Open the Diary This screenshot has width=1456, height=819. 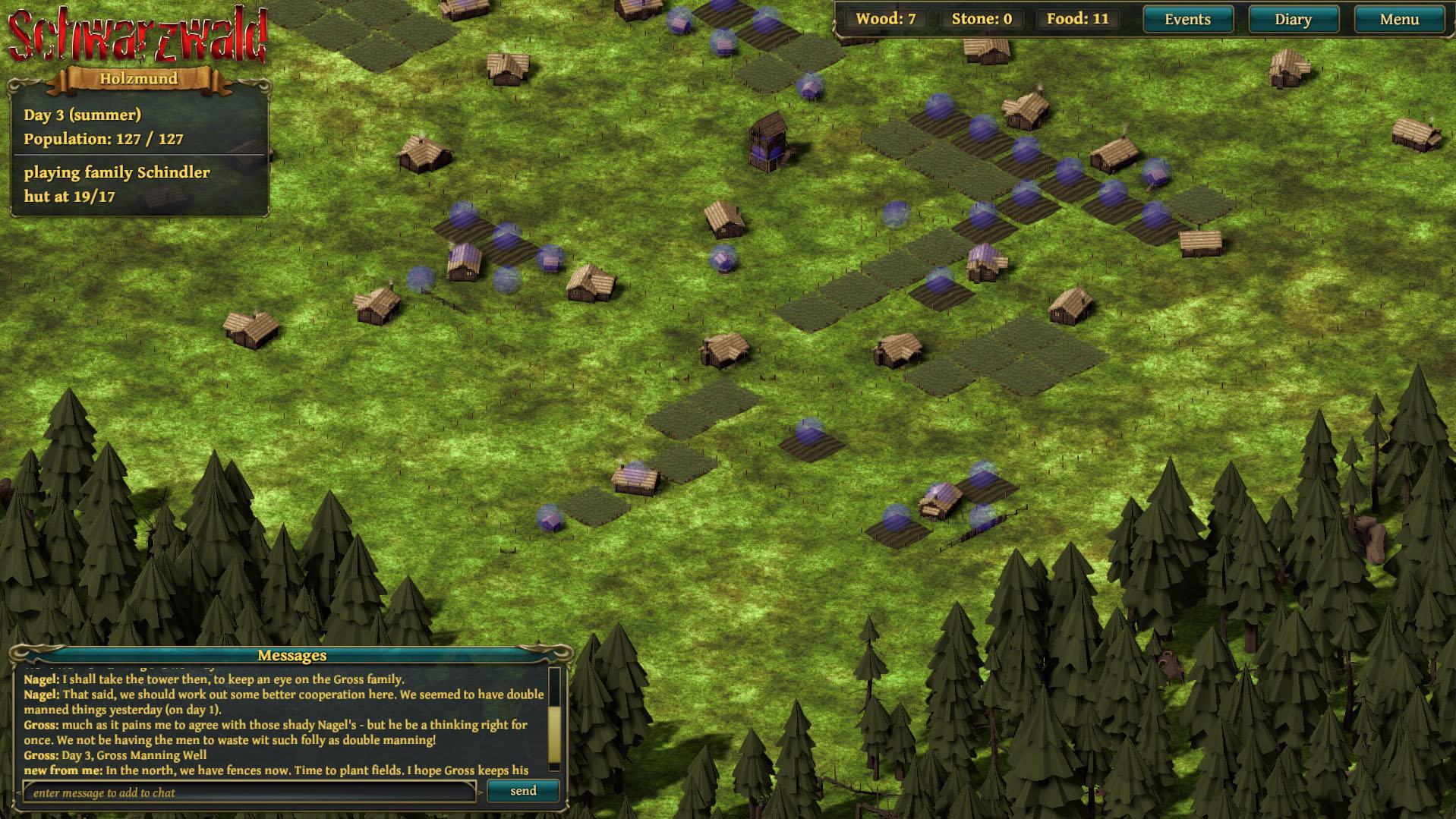tap(1293, 20)
